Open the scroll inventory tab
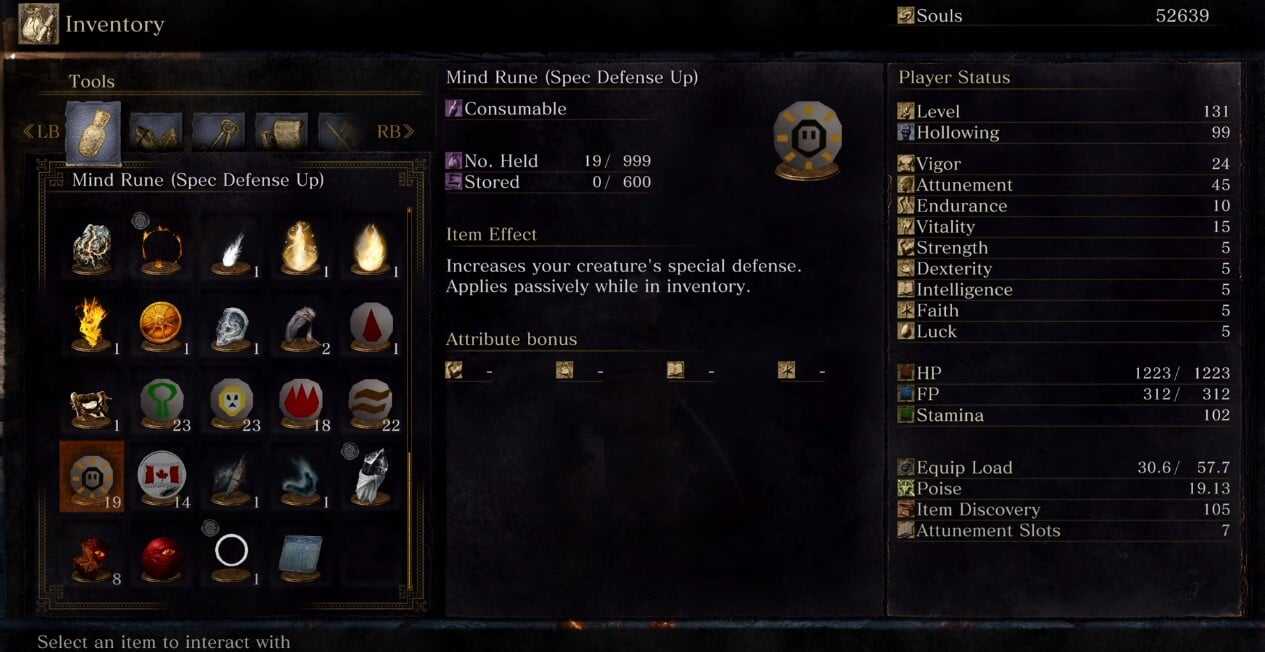 tap(281, 131)
